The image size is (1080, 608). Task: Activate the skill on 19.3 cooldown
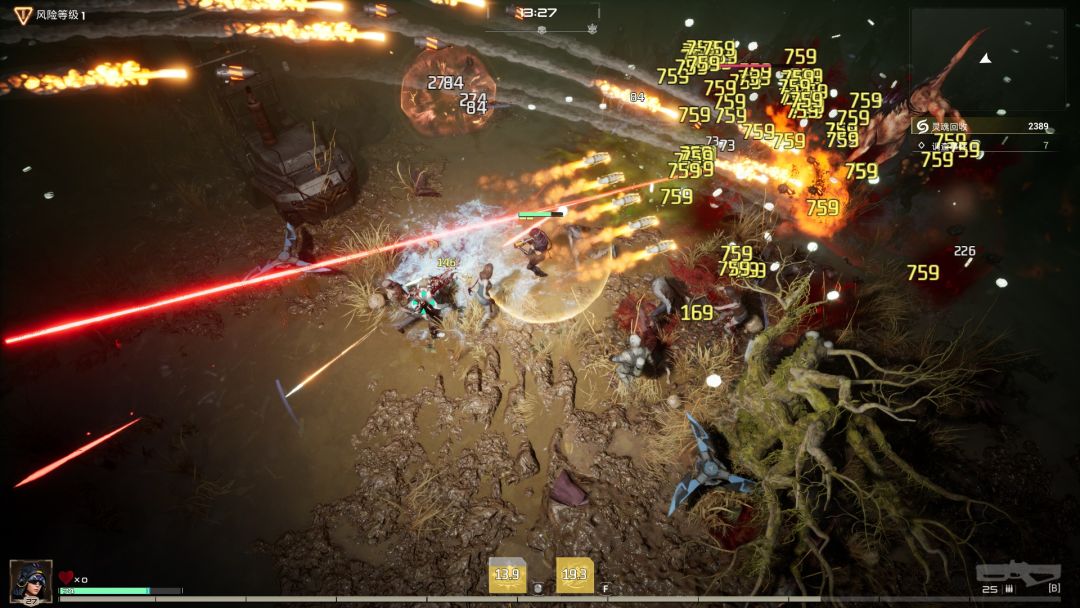click(x=574, y=575)
